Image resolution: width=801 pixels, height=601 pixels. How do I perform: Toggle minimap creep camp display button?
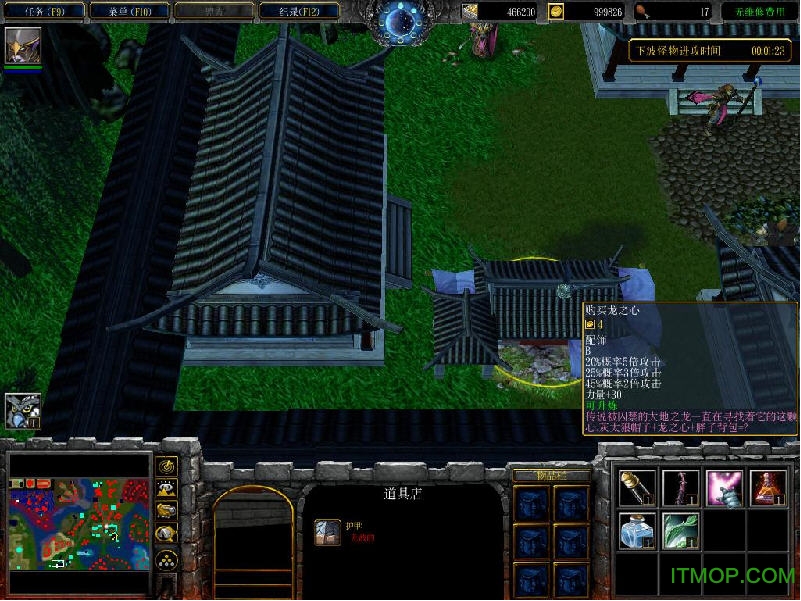[167, 535]
